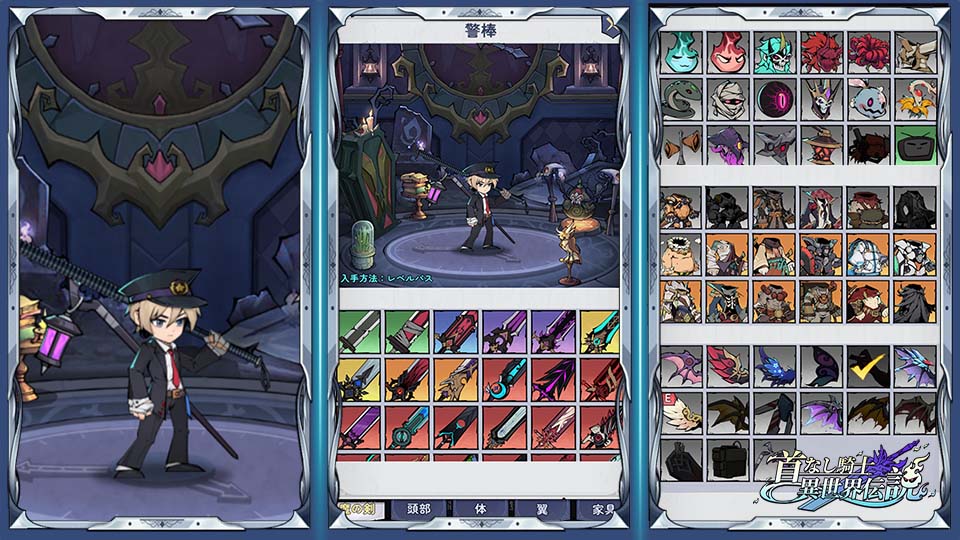Open the 体 body tab

[483, 509]
